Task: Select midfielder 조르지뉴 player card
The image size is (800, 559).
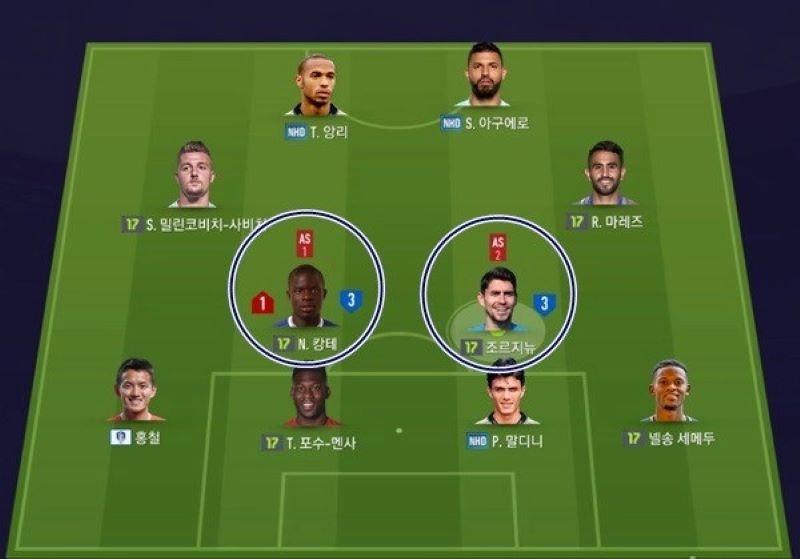Action: click(x=497, y=298)
